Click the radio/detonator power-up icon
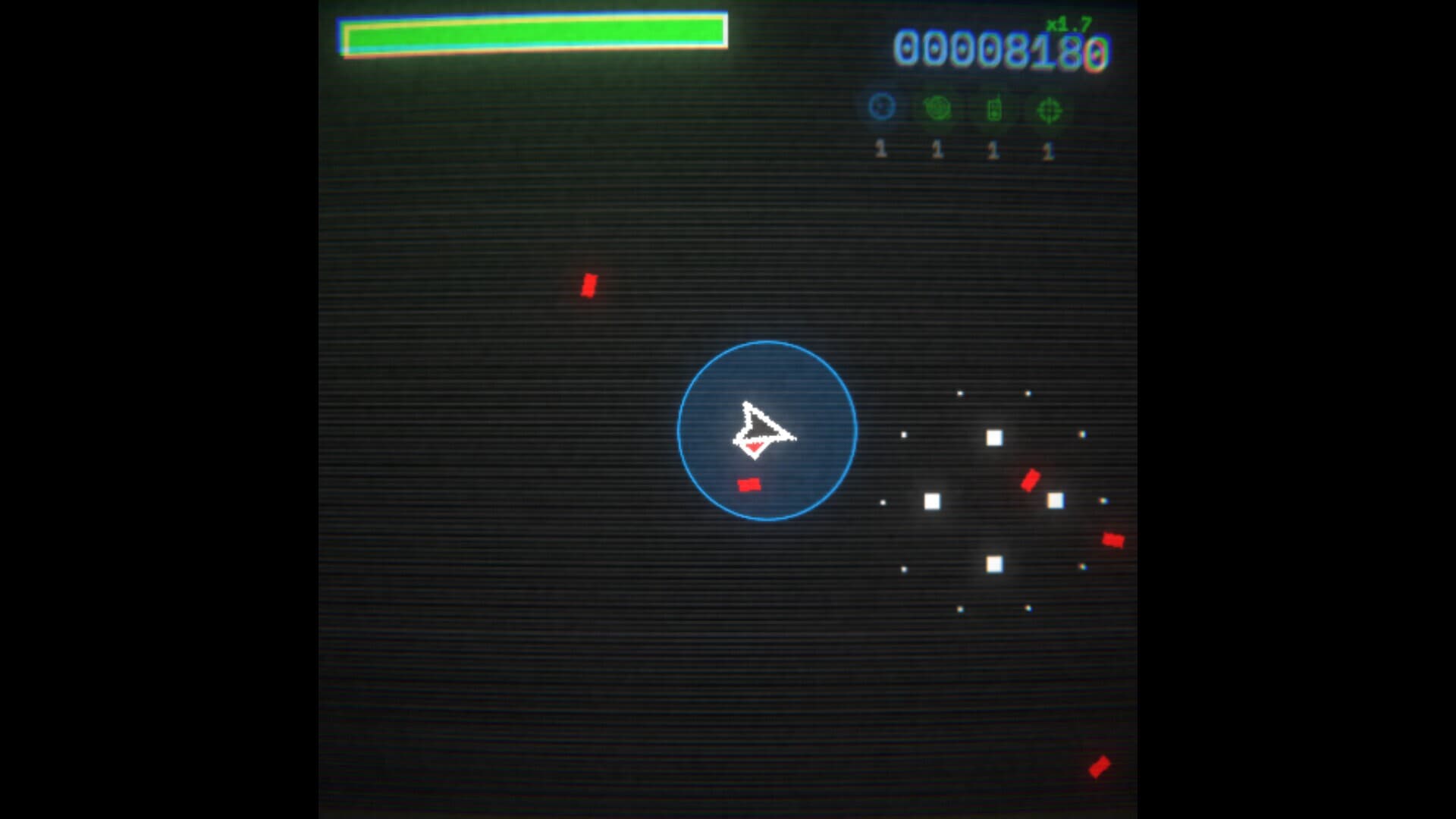Image resolution: width=1456 pixels, height=819 pixels. [993, 108]
